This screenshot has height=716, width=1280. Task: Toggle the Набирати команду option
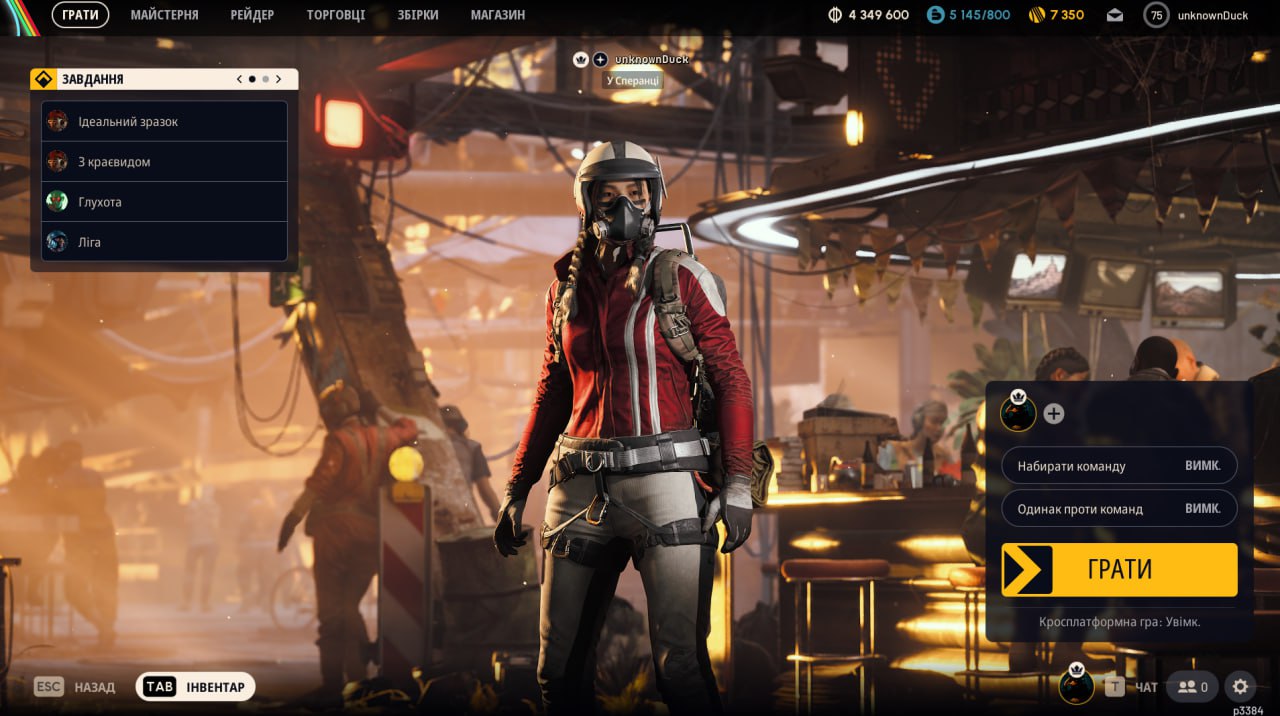point(1119,466)
